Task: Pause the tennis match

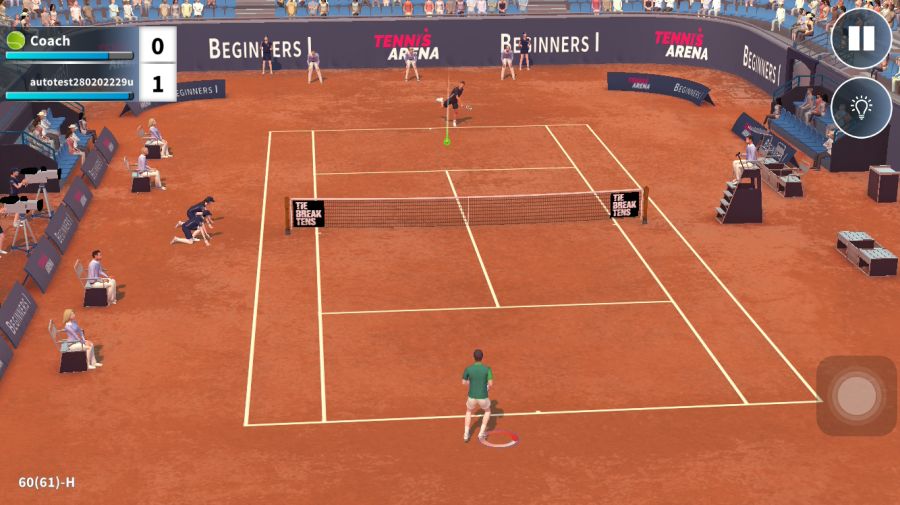Action: tap(861, 39)
